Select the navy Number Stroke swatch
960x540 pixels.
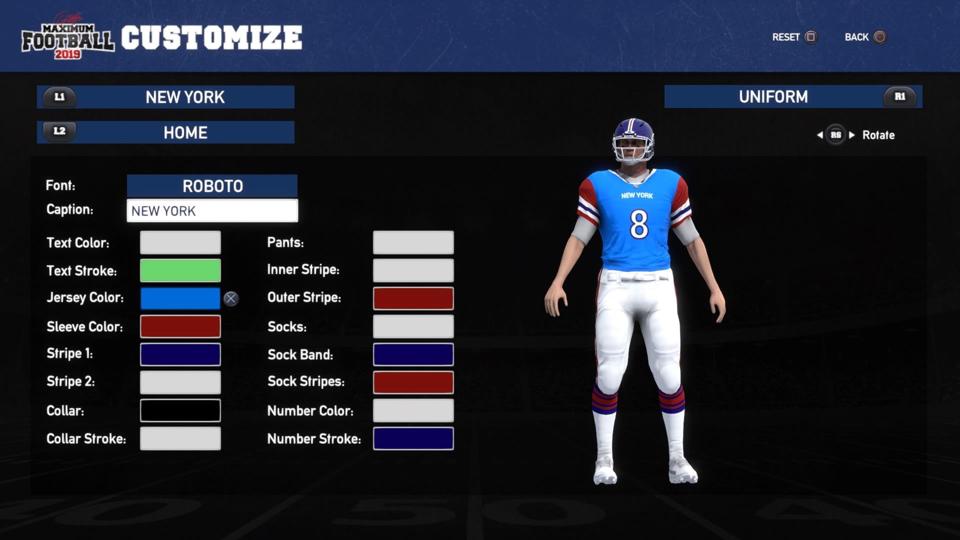pos(413,439)
